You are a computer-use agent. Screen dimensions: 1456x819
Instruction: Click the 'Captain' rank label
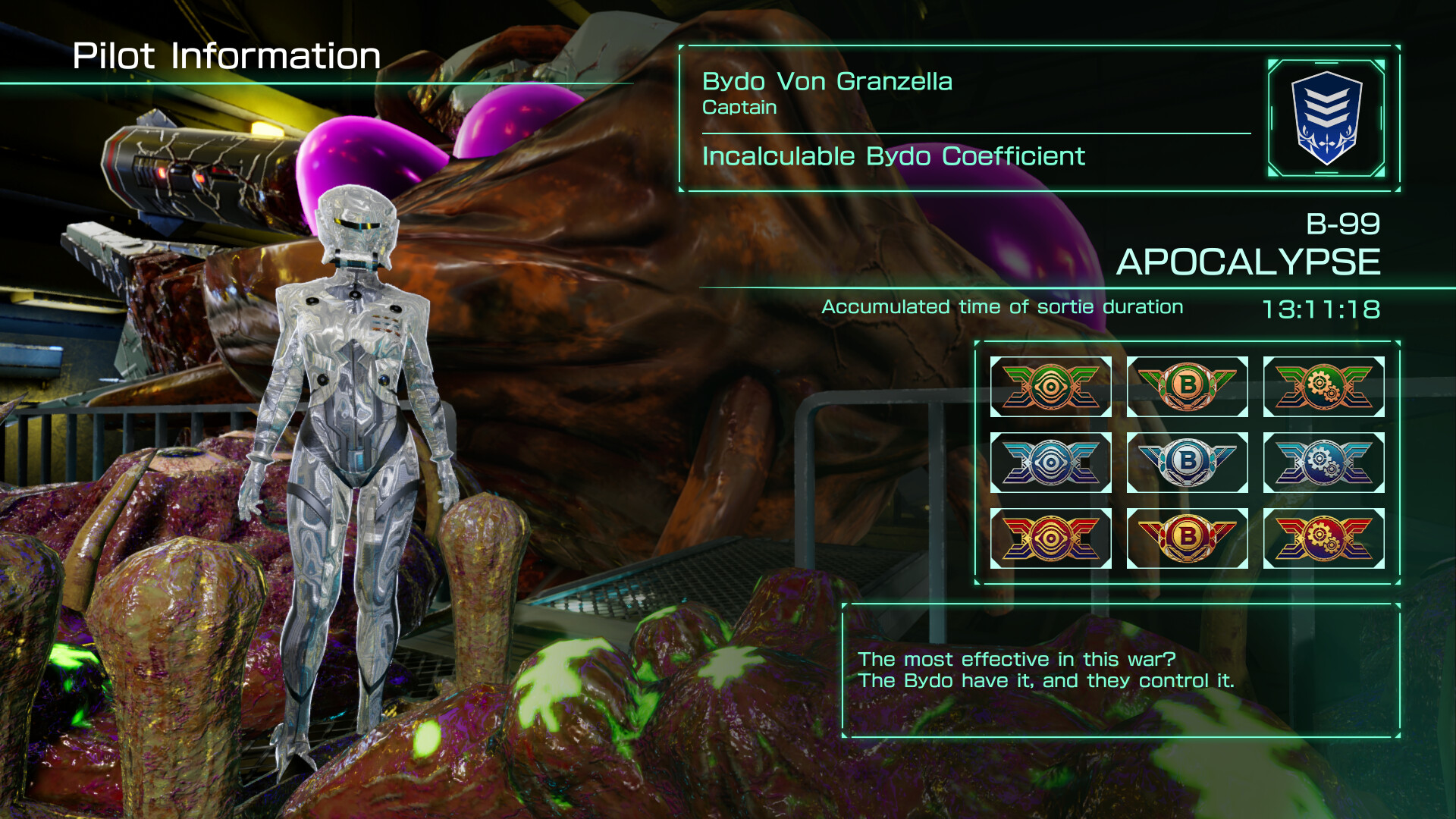(x=739, y=108)
